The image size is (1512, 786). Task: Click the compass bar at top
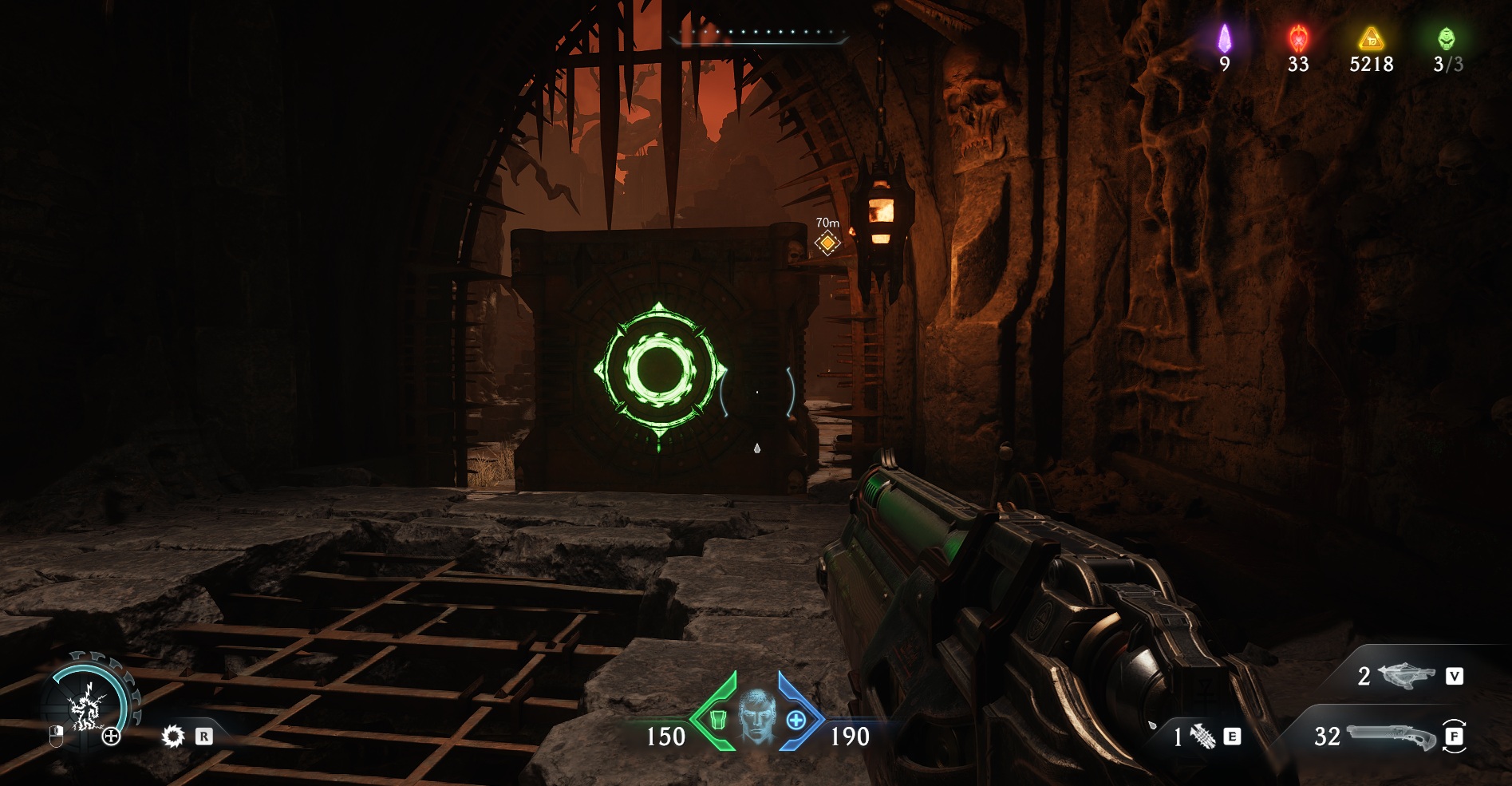(x=759, y=34)
